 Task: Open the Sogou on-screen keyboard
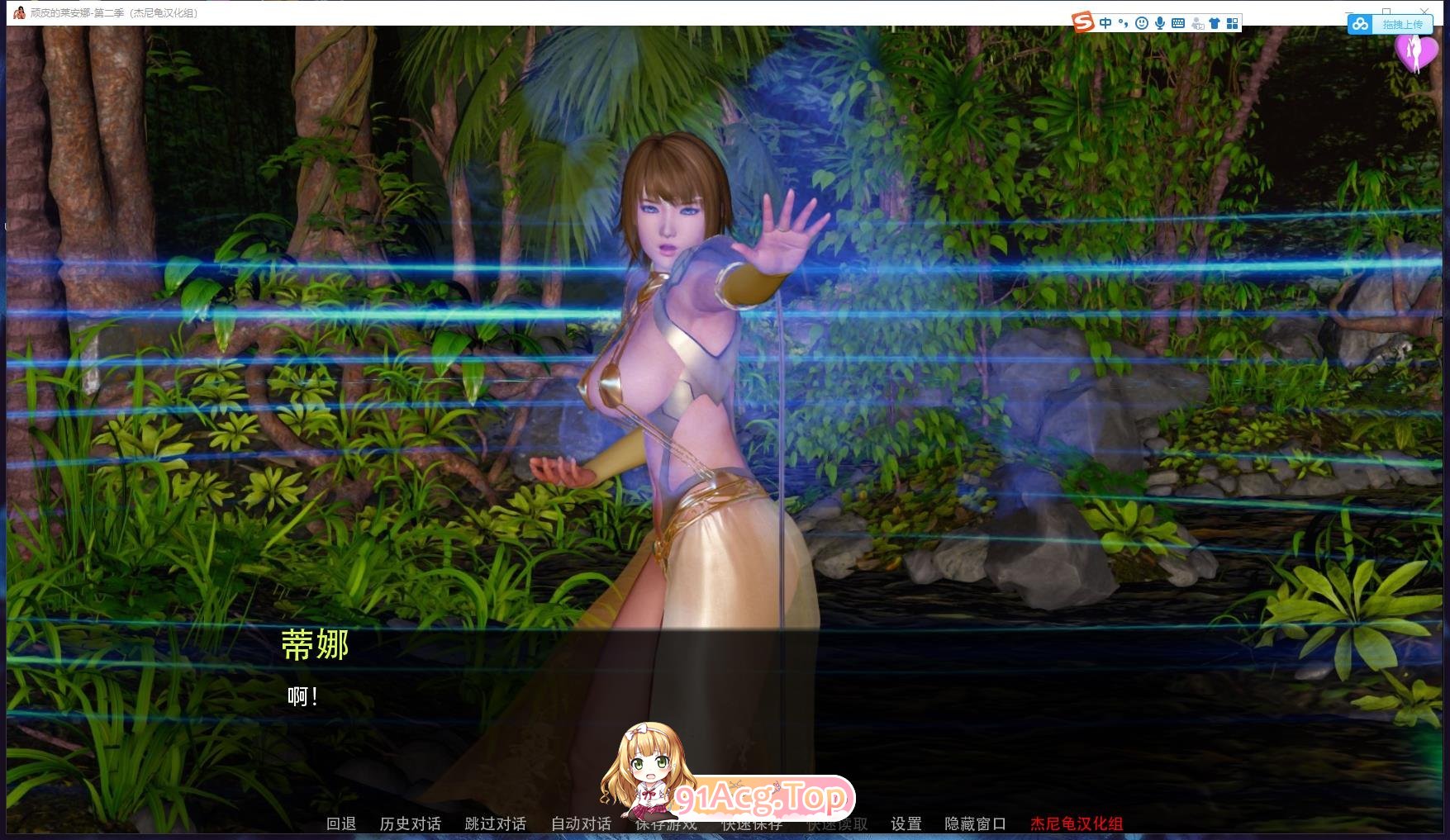1178,22
